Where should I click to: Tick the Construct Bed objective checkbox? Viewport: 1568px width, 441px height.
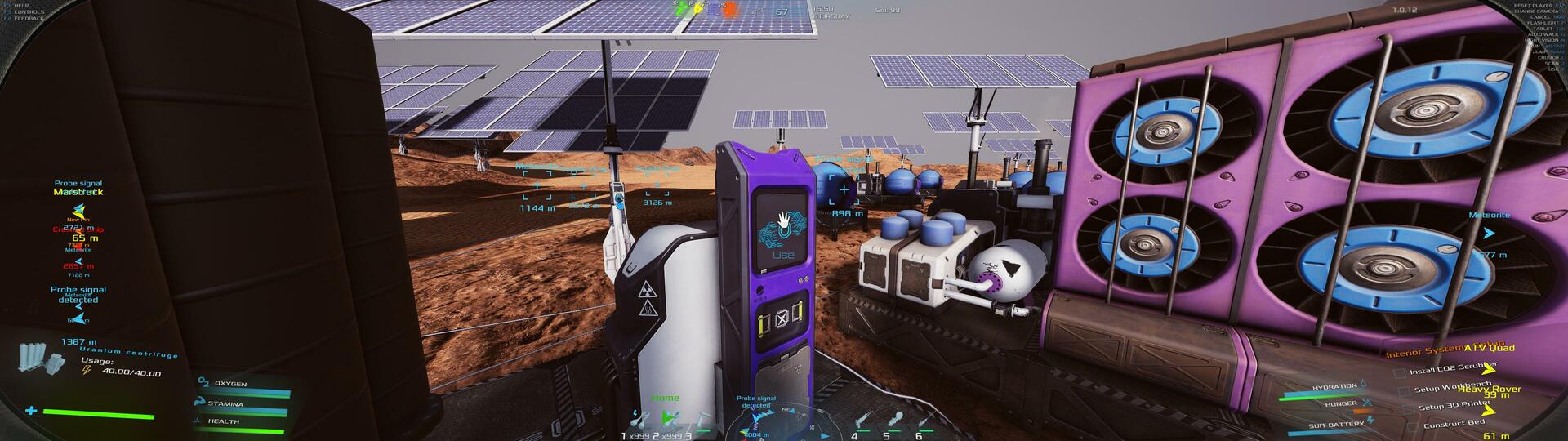point(1413,427)
